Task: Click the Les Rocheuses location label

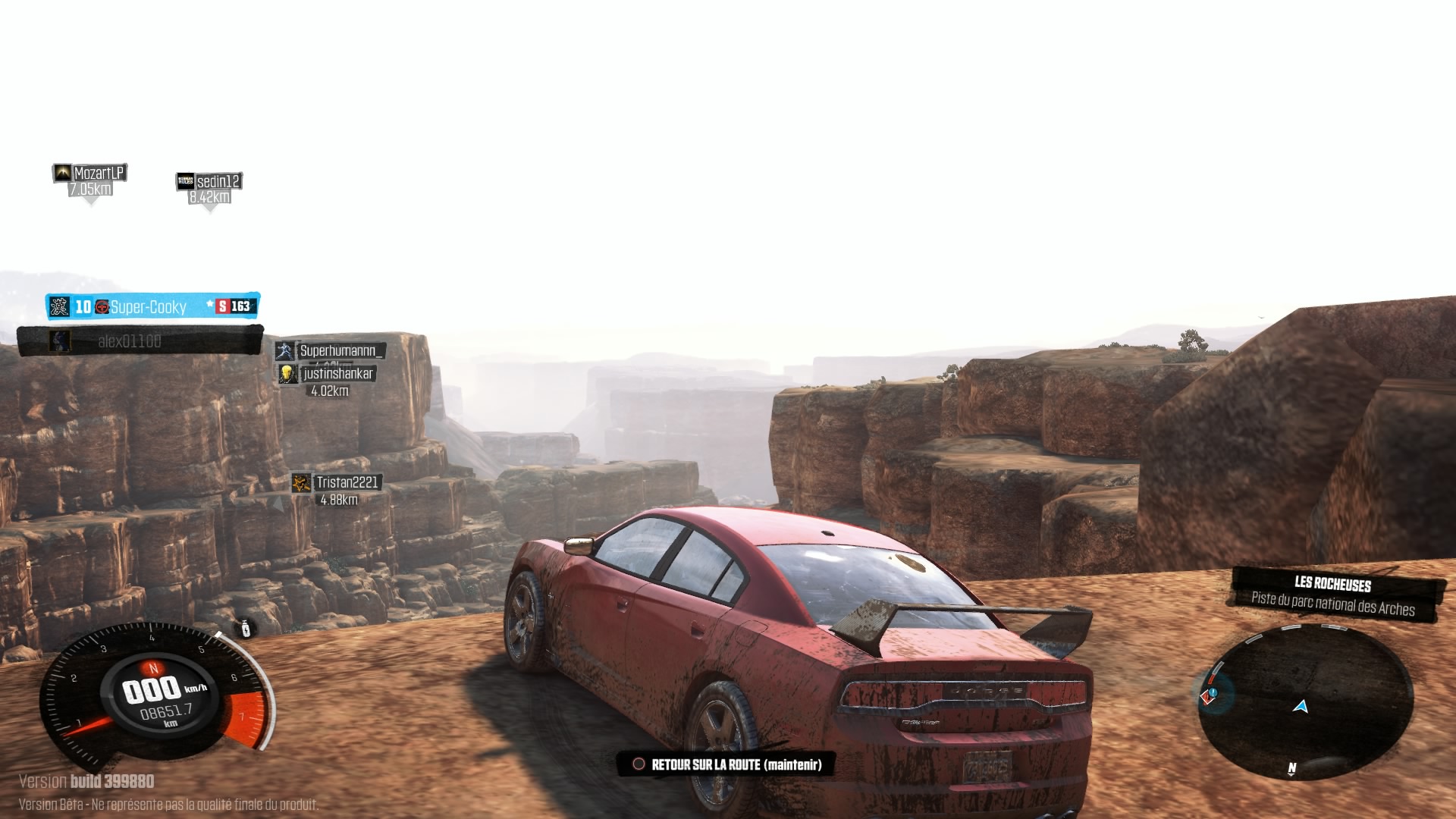Action: click(x=1335, y=595)
